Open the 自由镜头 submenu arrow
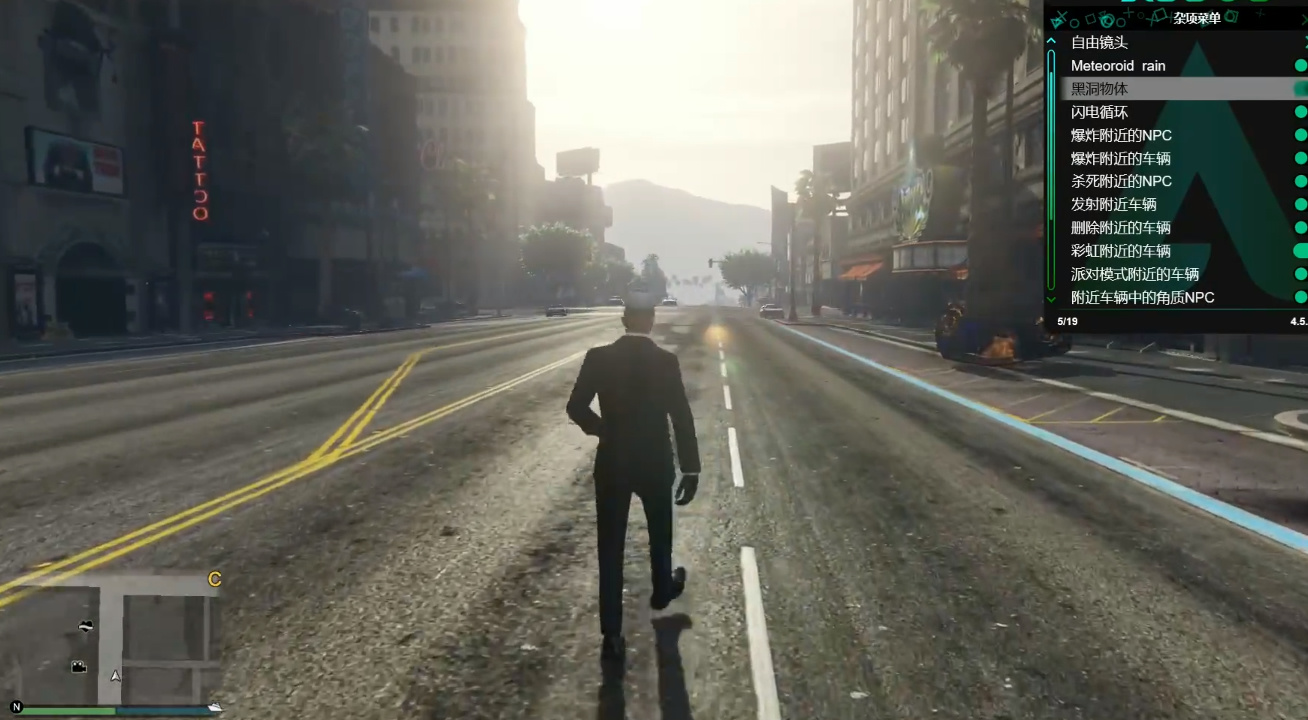Screen dimensions: 1308x720 pyautogui.click(x=1303, y=42)
